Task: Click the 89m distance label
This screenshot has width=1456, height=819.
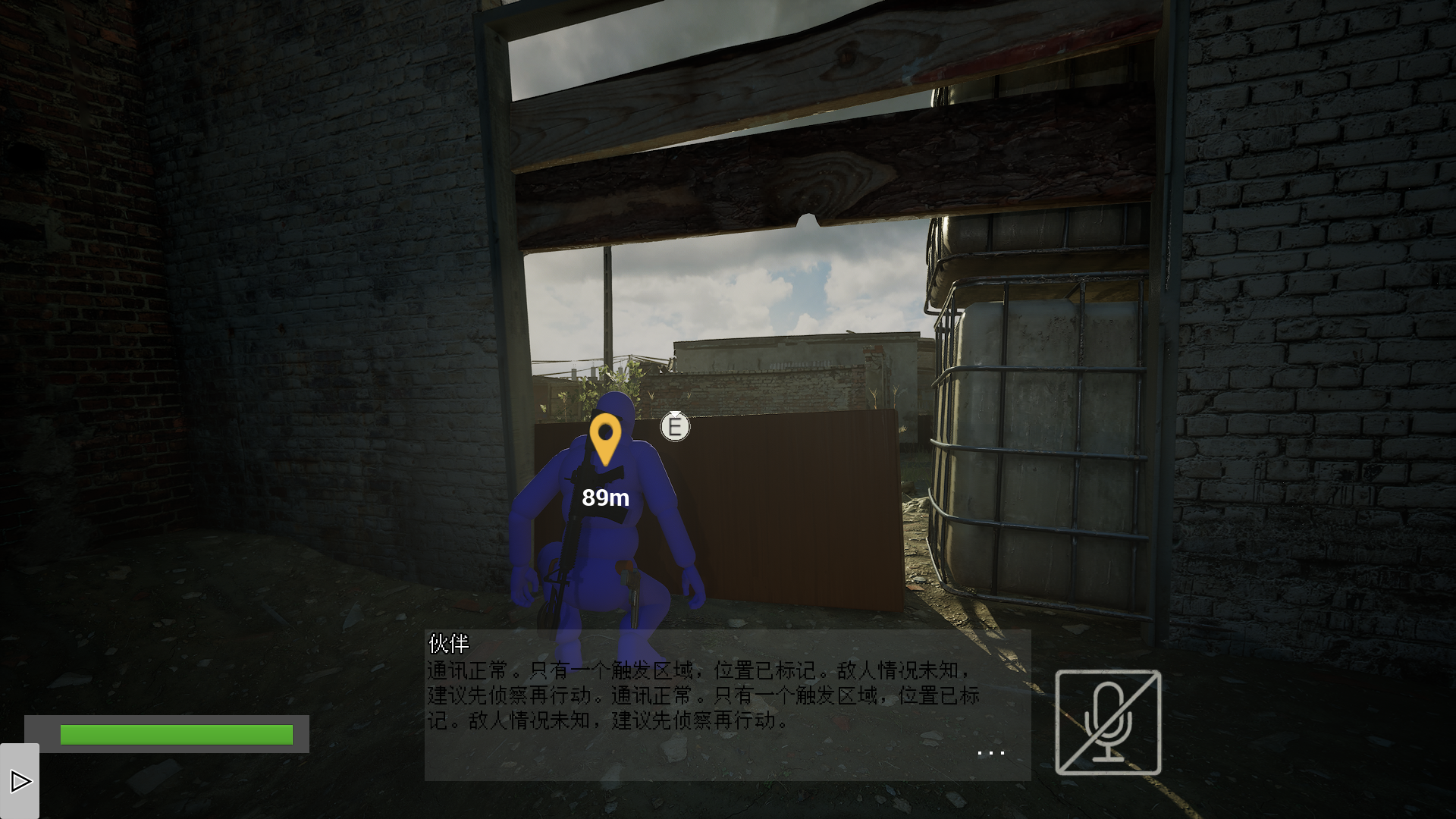Action: pyautogui.click(x=605, y=498)
